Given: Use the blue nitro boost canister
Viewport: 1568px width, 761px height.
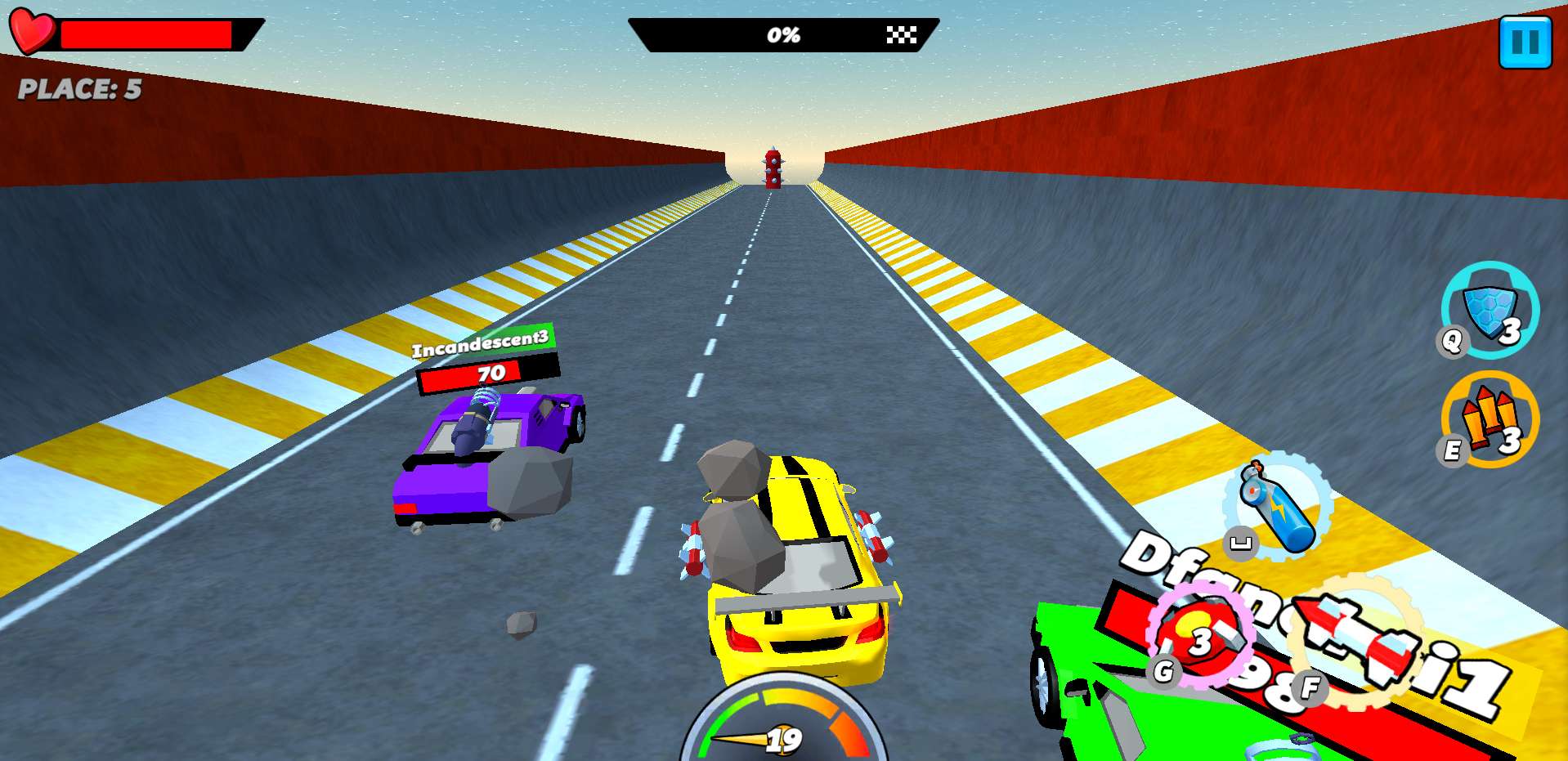Looking at the screenshot, I should pos(1277,508).
